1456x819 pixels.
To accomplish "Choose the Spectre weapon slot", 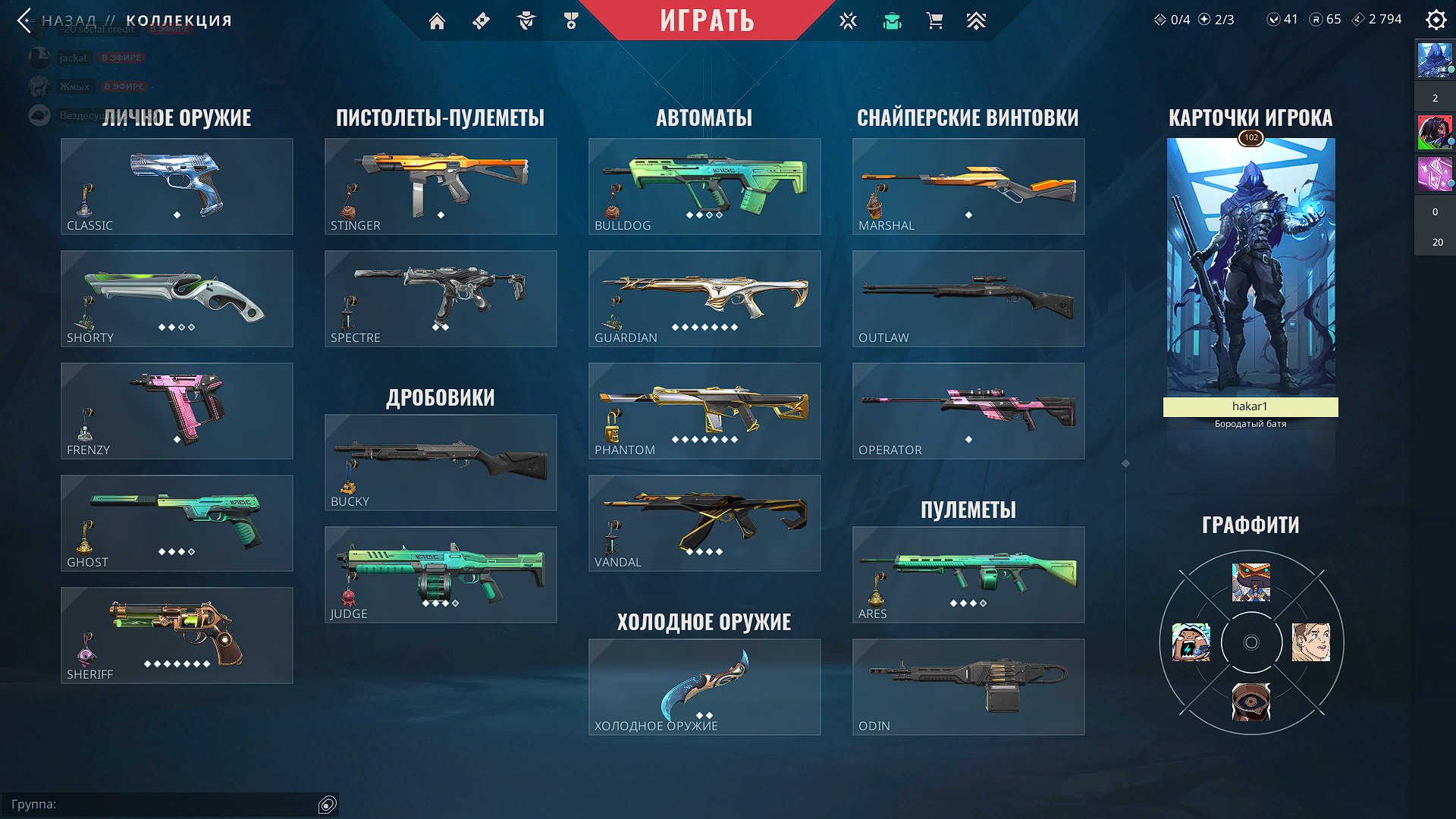I will pos(441,299).
